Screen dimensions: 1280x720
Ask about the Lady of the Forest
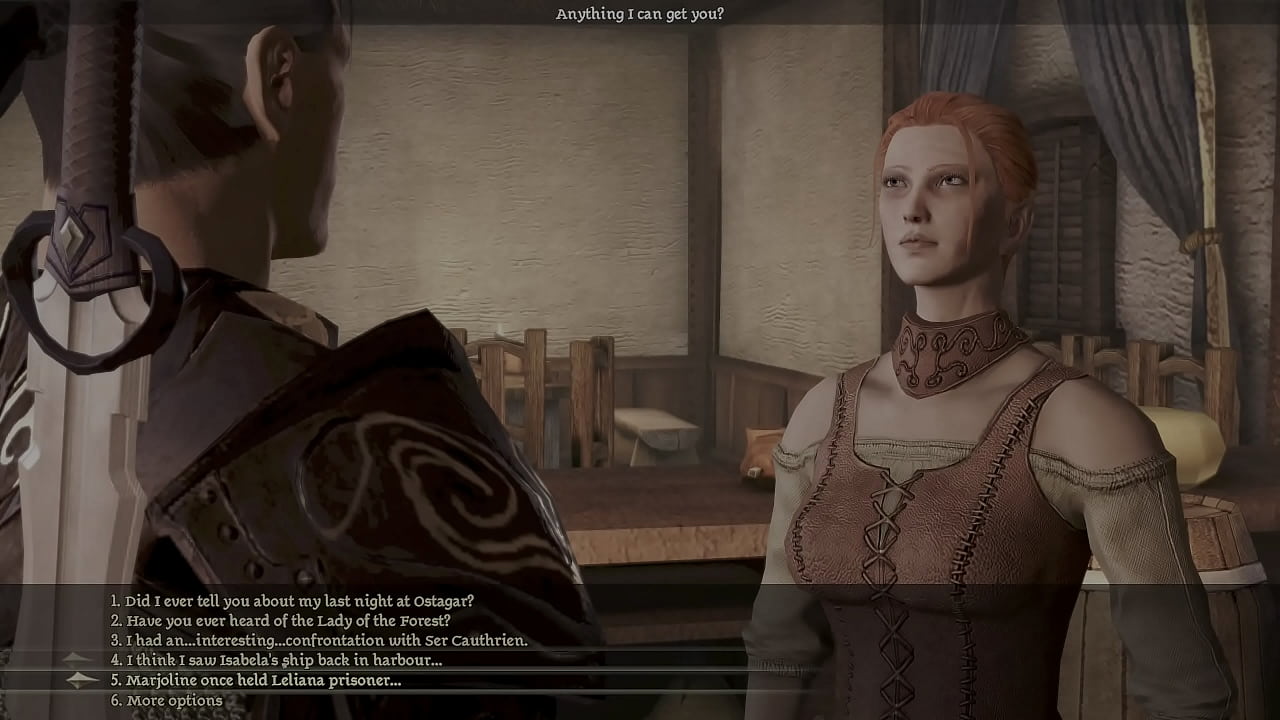[x=287, y=621]
